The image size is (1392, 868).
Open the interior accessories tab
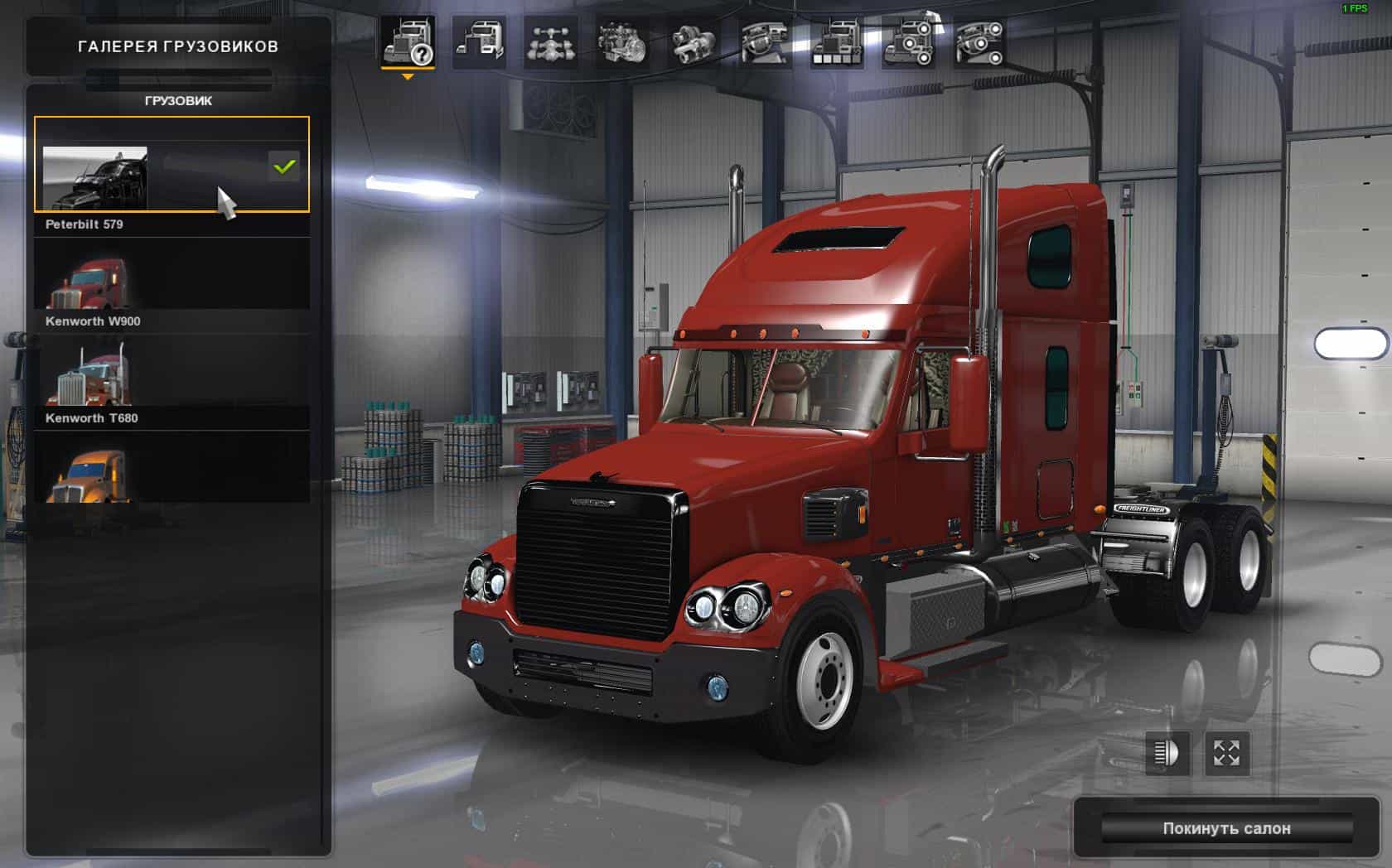tap(979, 41)
